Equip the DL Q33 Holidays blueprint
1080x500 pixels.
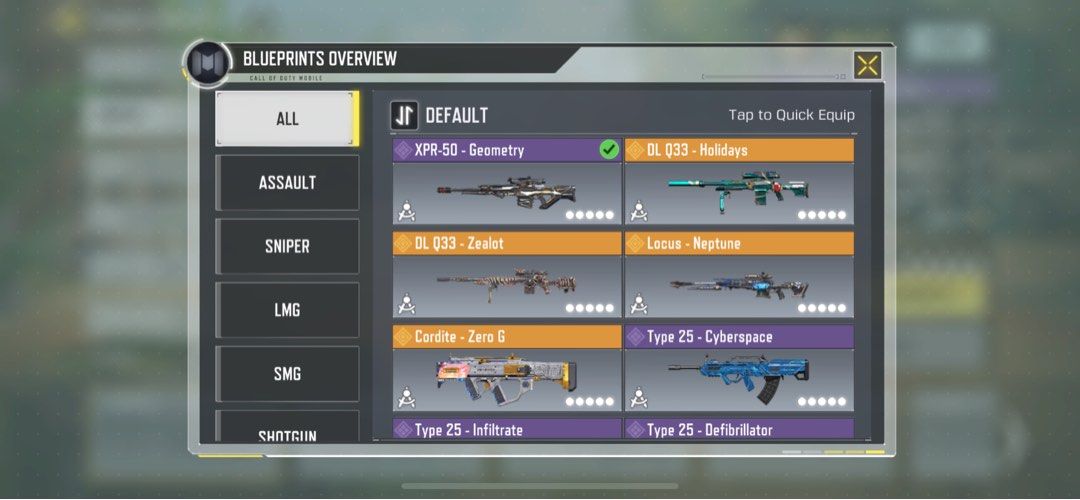tap(739, 182)
